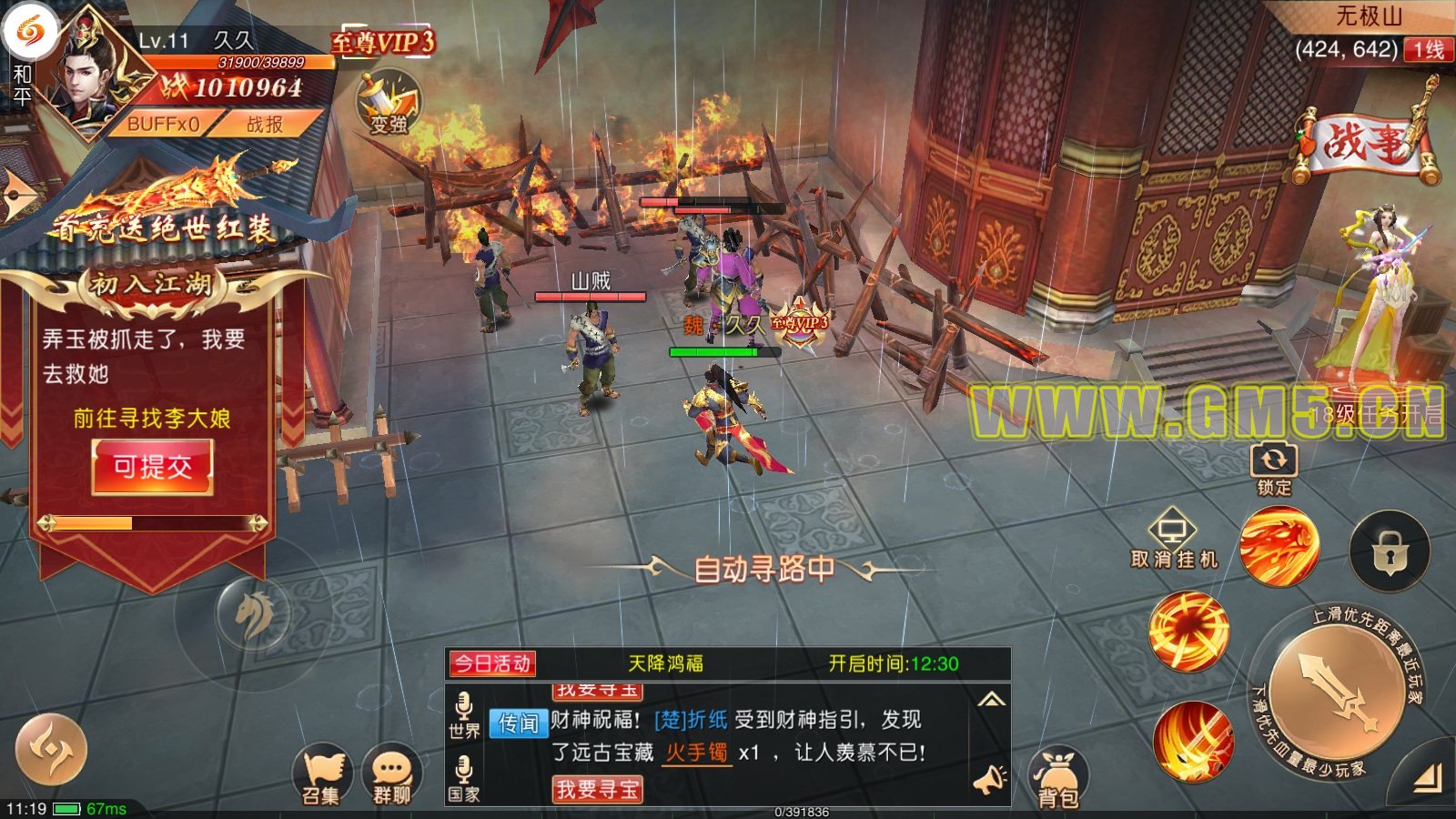Toggle the 锁定 target lock
The image size is (1456, 819).
click(1273, 468)
